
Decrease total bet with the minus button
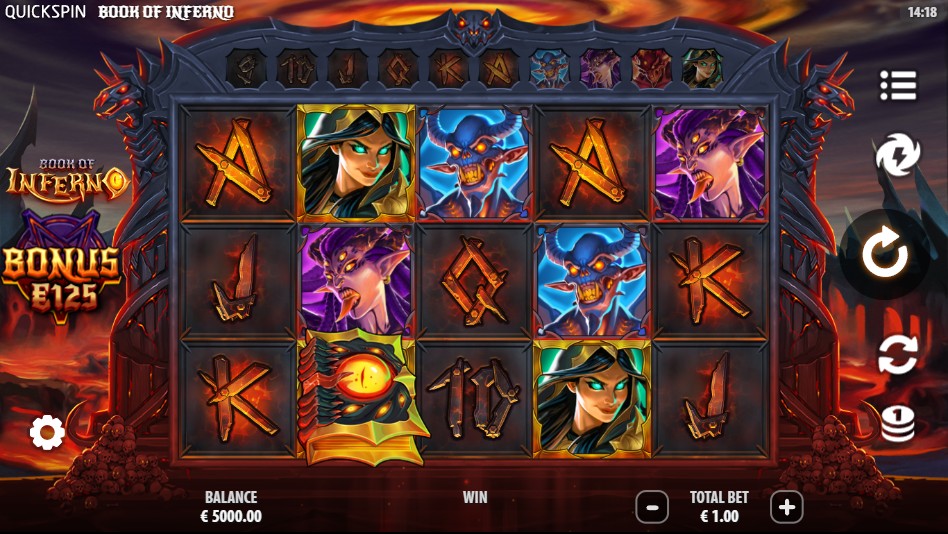coord(652,507)
